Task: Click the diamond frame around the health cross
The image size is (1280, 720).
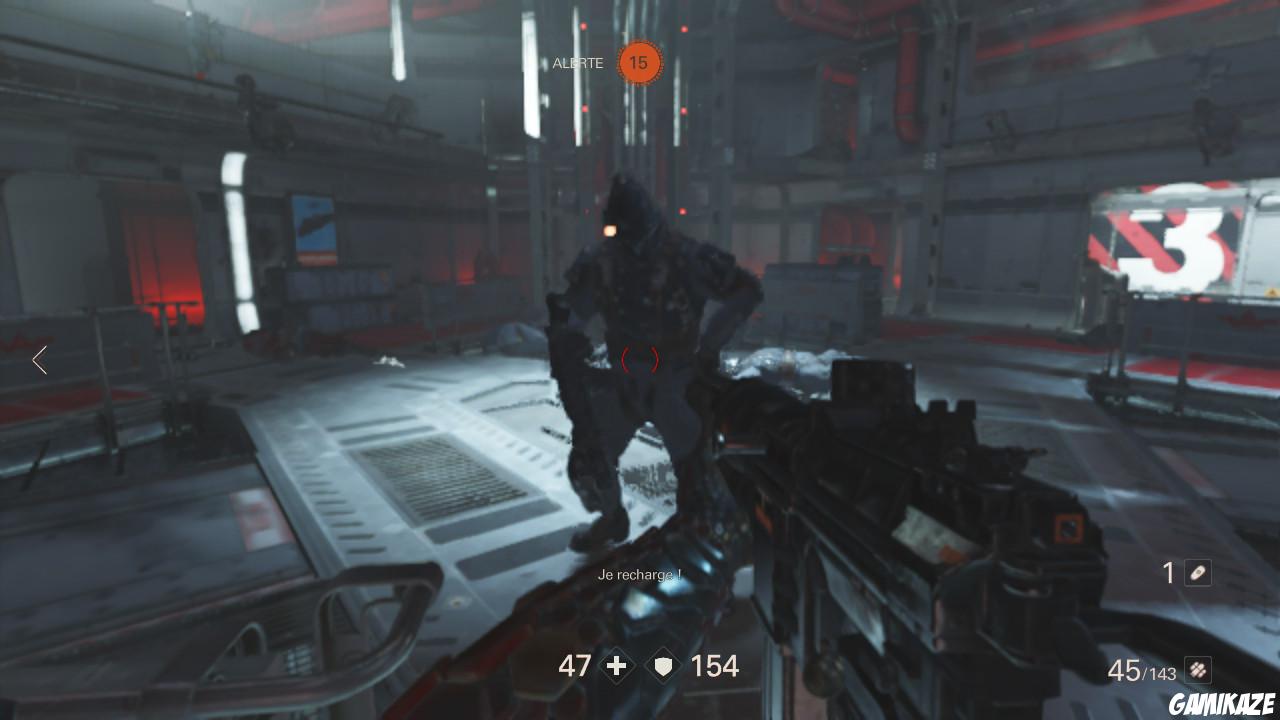Action: click(616, 665)
